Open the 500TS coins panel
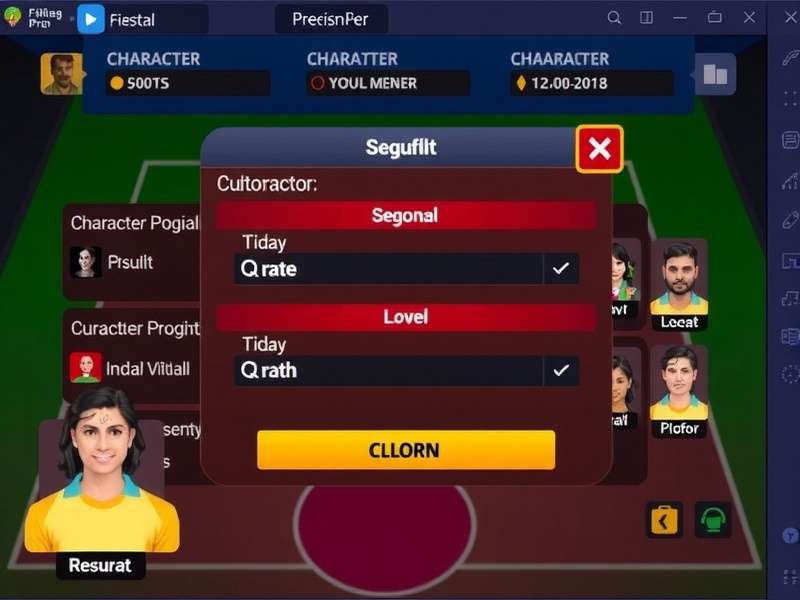Image resolution: width=800 pixels, height=600 pixels. (x=188, y=83)
